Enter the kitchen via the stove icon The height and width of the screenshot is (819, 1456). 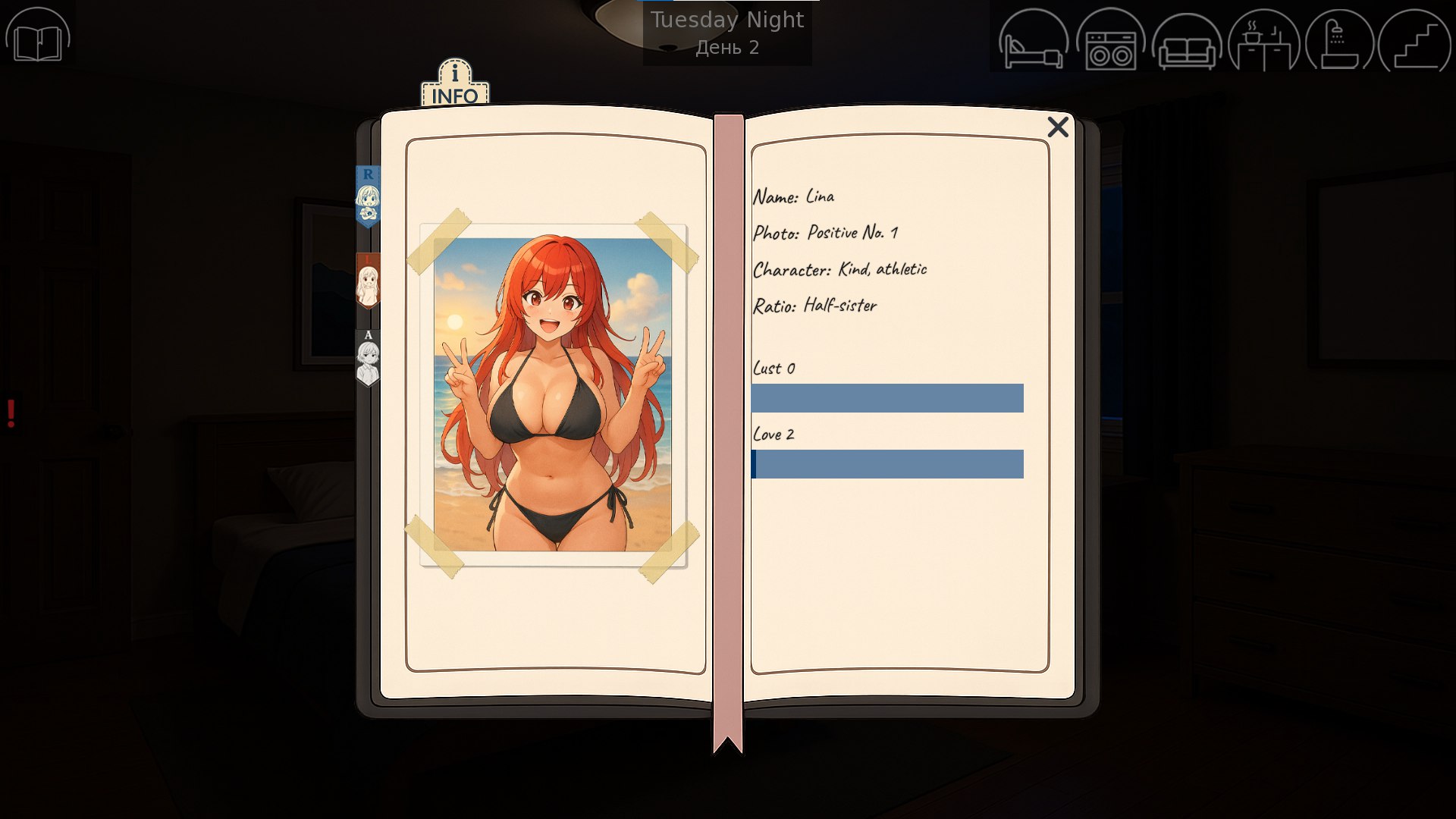pyautogui.click(x=1264, y=43)
